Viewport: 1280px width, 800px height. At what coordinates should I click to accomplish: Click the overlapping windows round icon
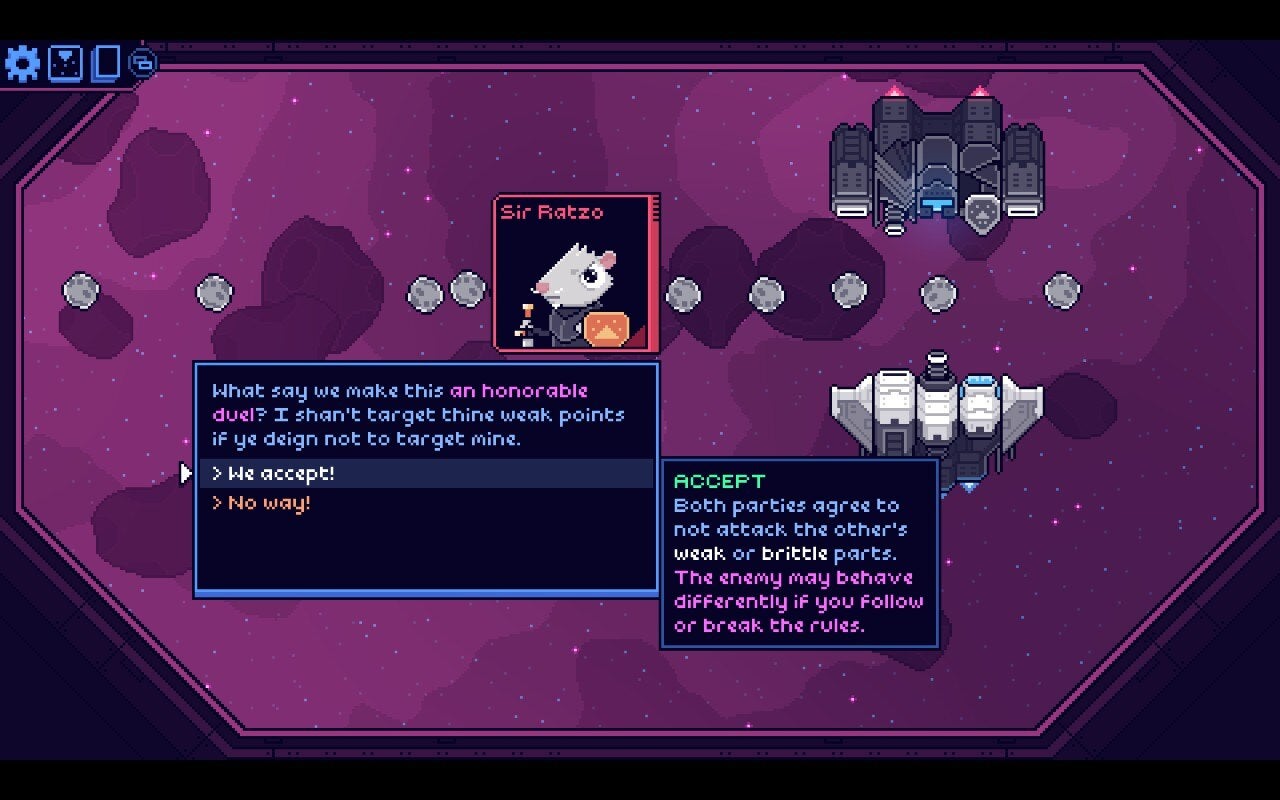tap(143, 63)
